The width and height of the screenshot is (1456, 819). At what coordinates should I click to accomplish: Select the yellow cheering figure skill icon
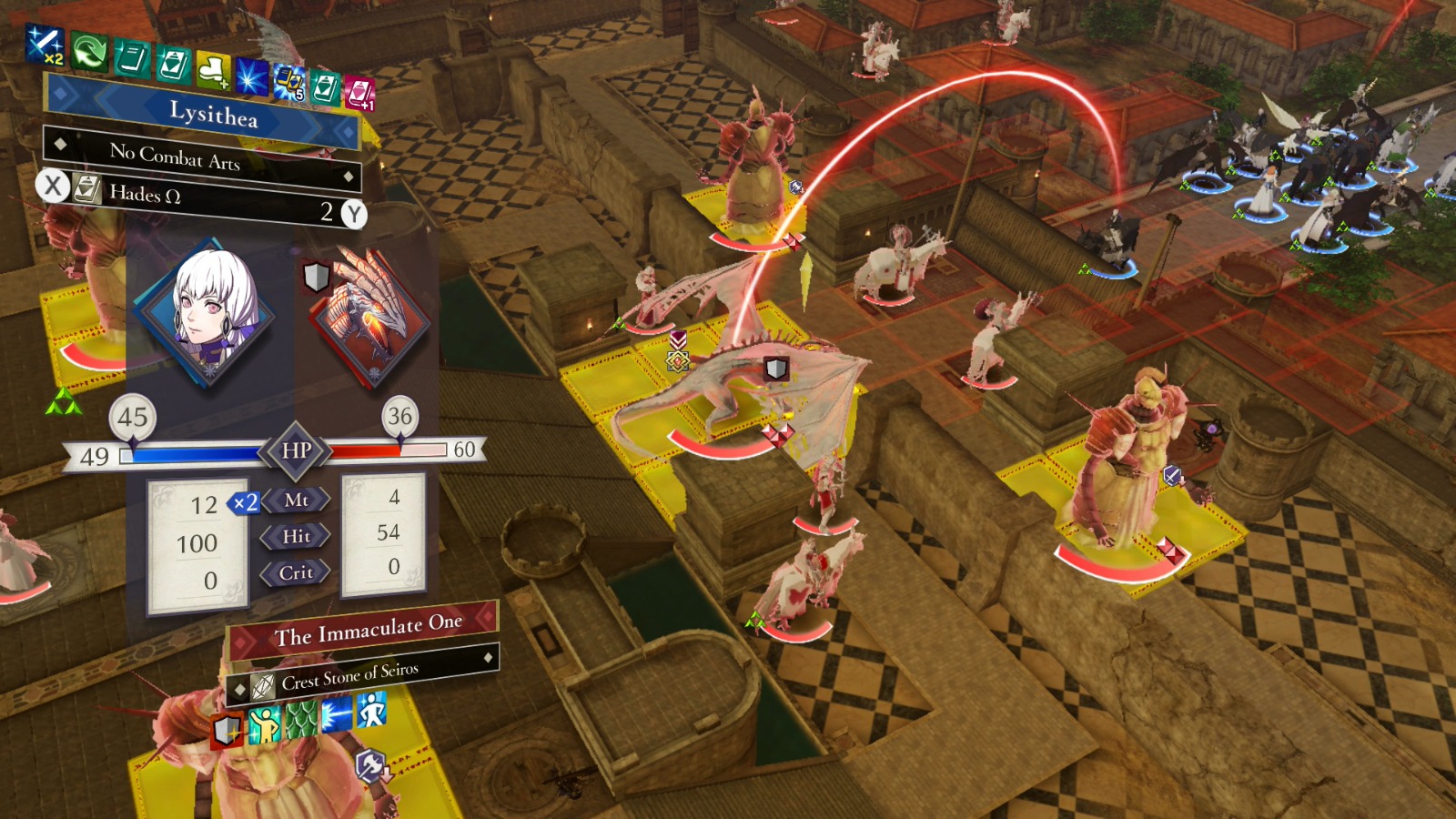tap(265, 724)
